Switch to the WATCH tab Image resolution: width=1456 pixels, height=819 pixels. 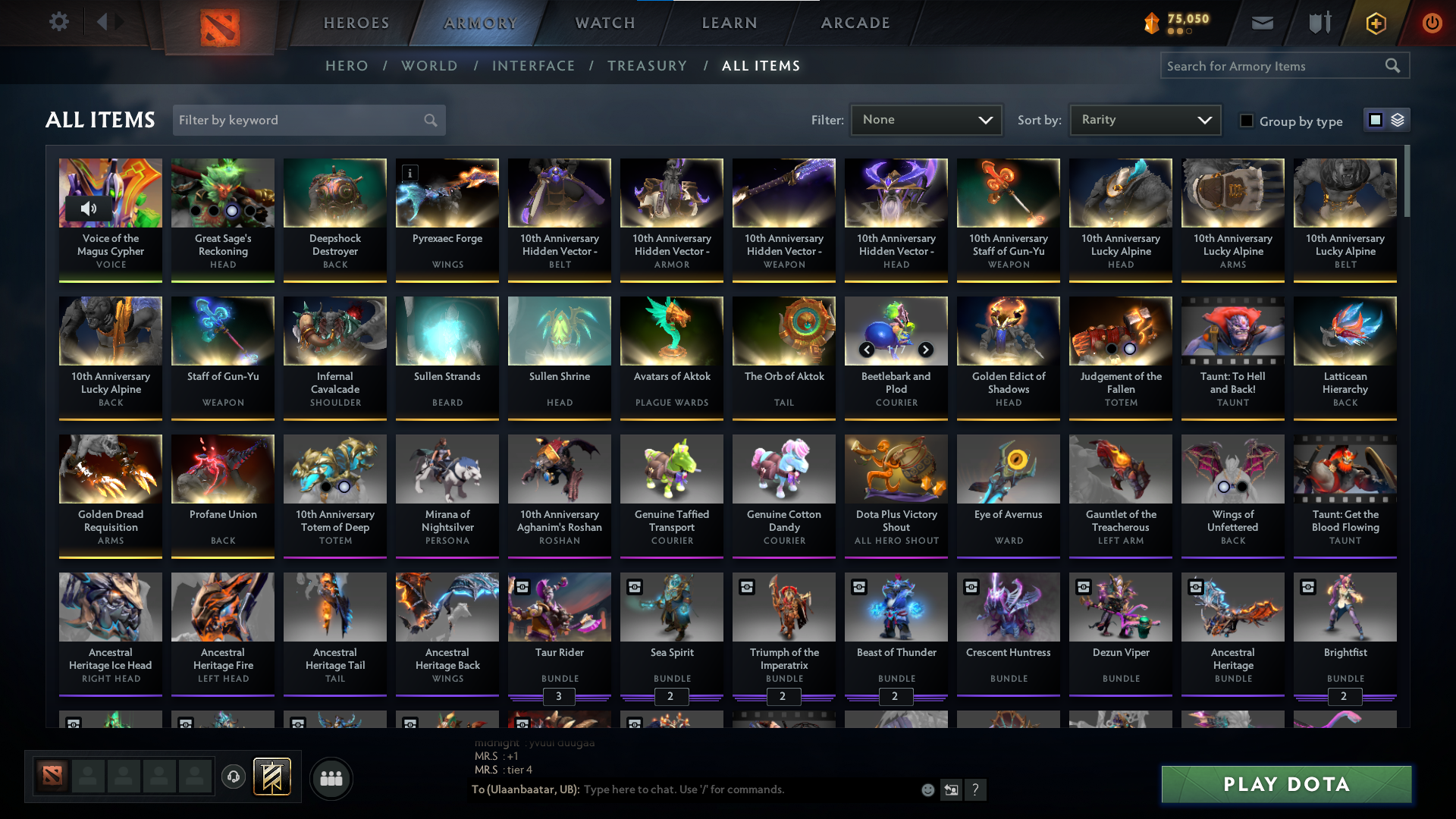click(604, 23)
